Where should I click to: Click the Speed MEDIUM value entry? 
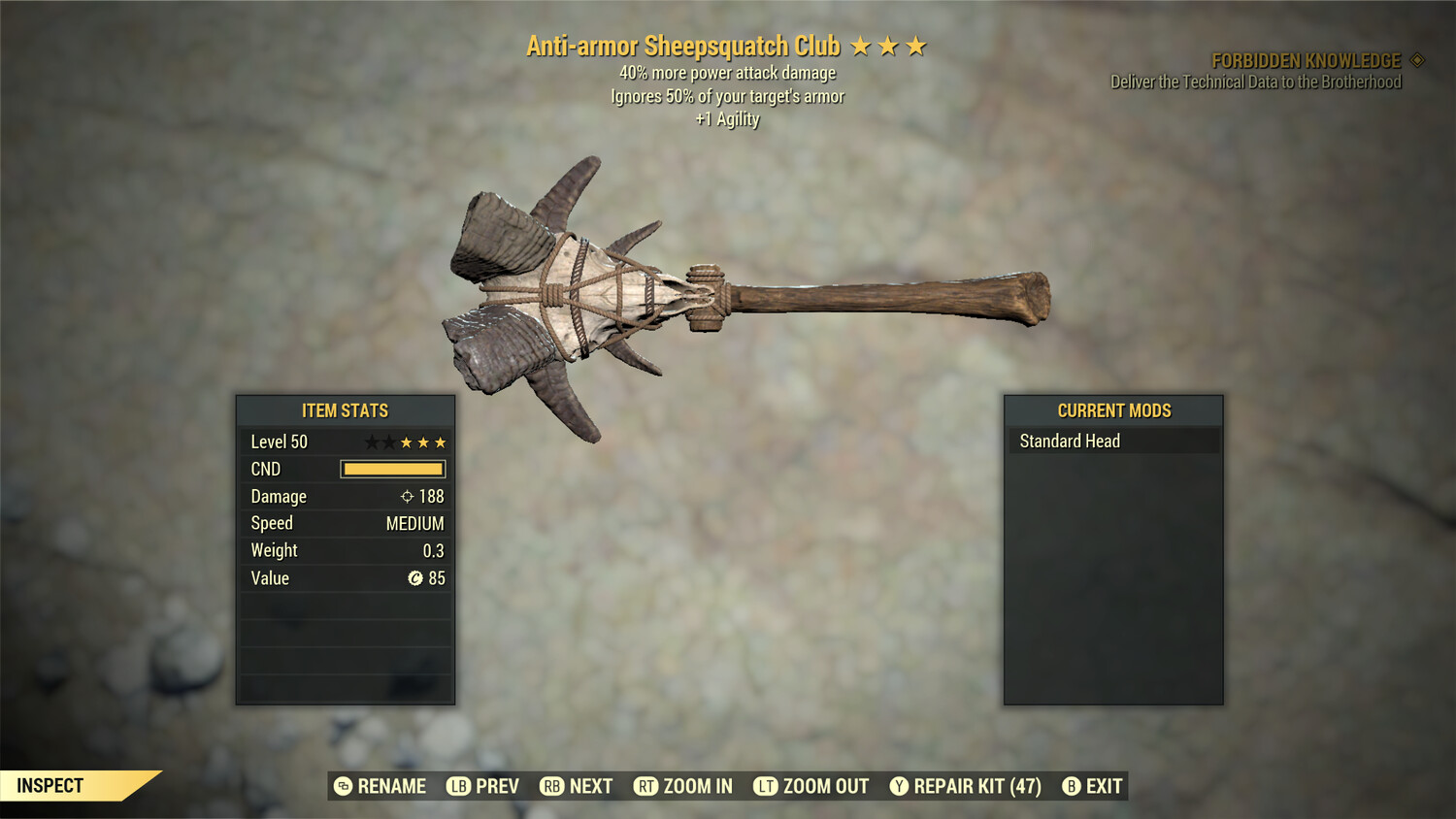[414, 523]
